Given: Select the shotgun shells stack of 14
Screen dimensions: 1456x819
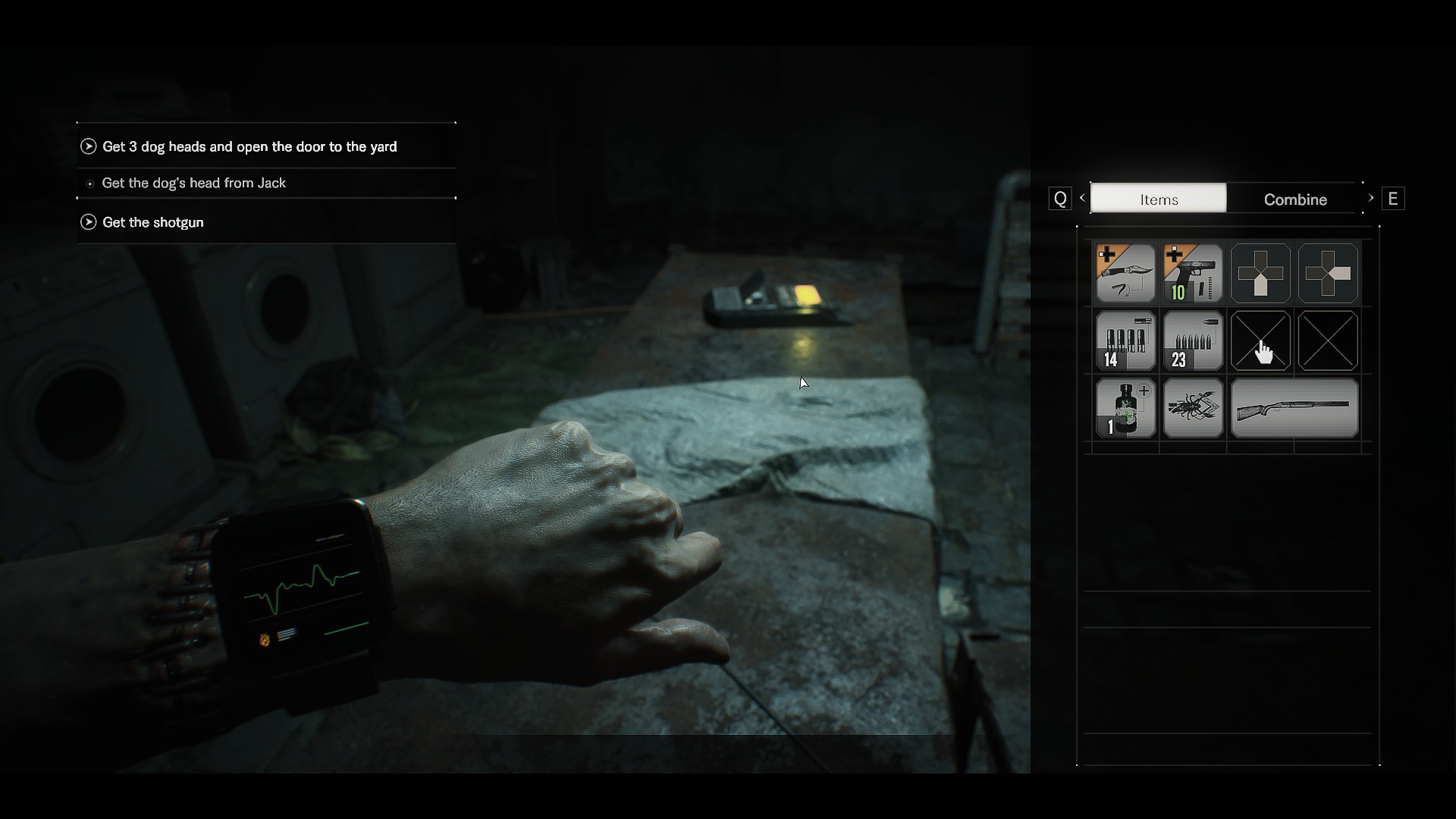Looking at the screenshot, I should pyautogui.click(x=1125, y=340).
